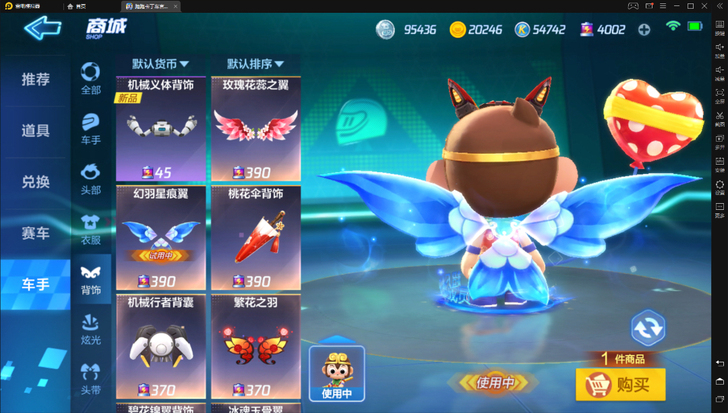Filter by 头部 items
Image resolution: width=728 pixels, height=413 pixels.
[x=91, y=178]
